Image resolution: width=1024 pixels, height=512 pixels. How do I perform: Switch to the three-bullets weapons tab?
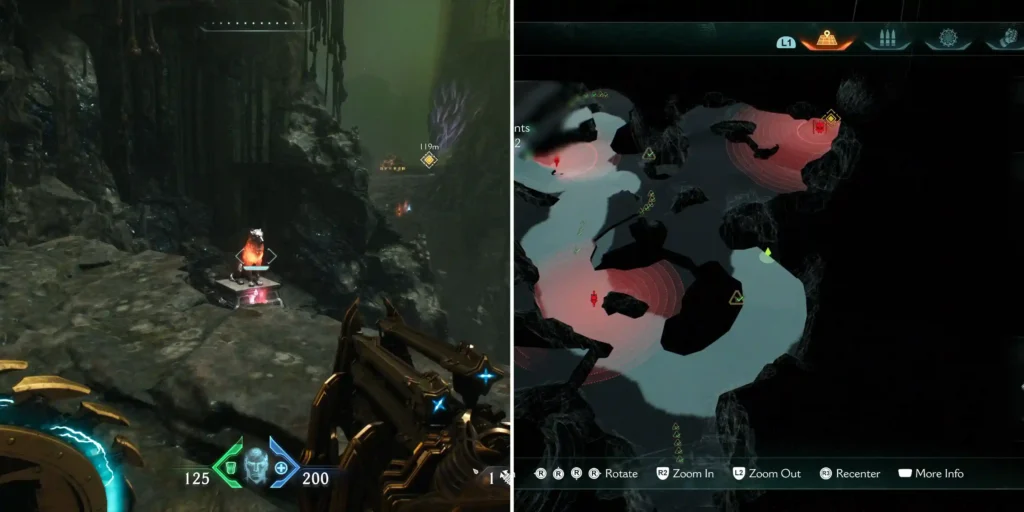click(x=886, y=40)
